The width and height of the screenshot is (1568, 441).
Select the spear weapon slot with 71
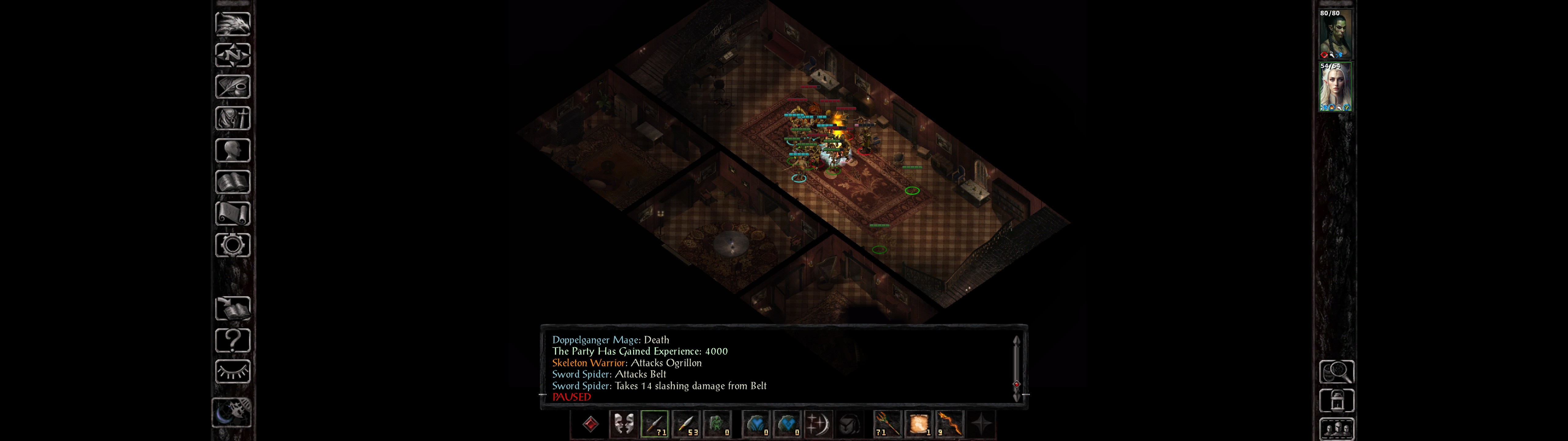coord(655,424)
